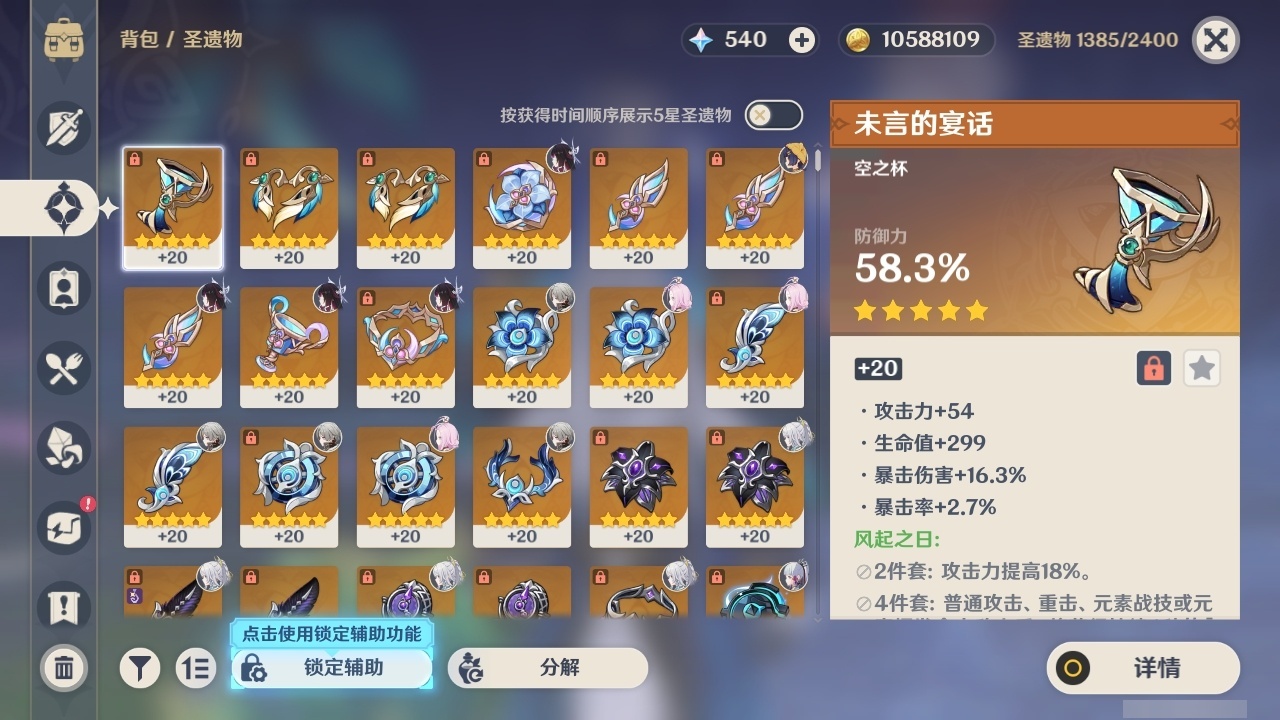
Task: Open the food inventory tab
Action: [62, 368]
